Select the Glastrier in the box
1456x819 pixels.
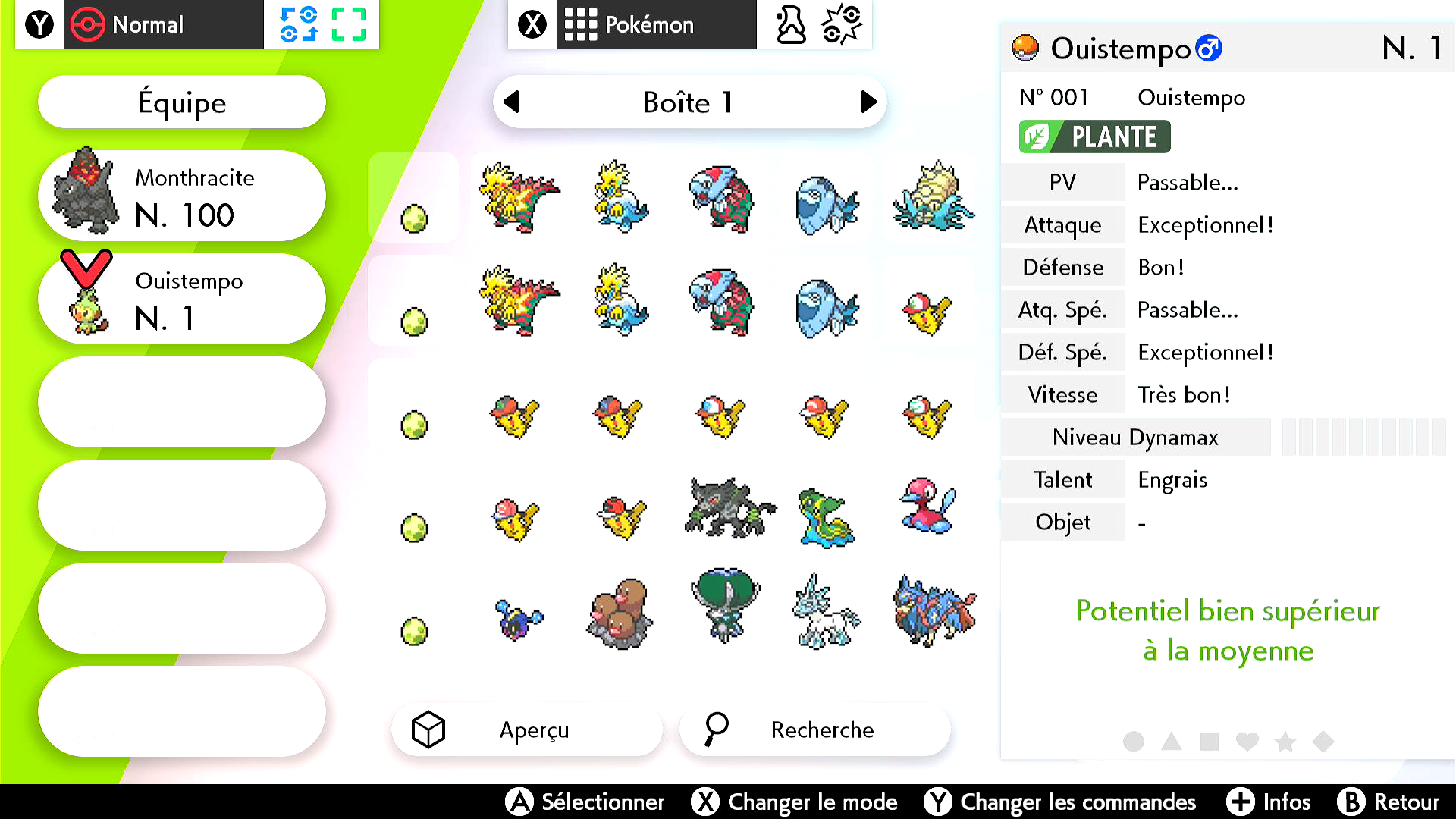pos(827,611)
